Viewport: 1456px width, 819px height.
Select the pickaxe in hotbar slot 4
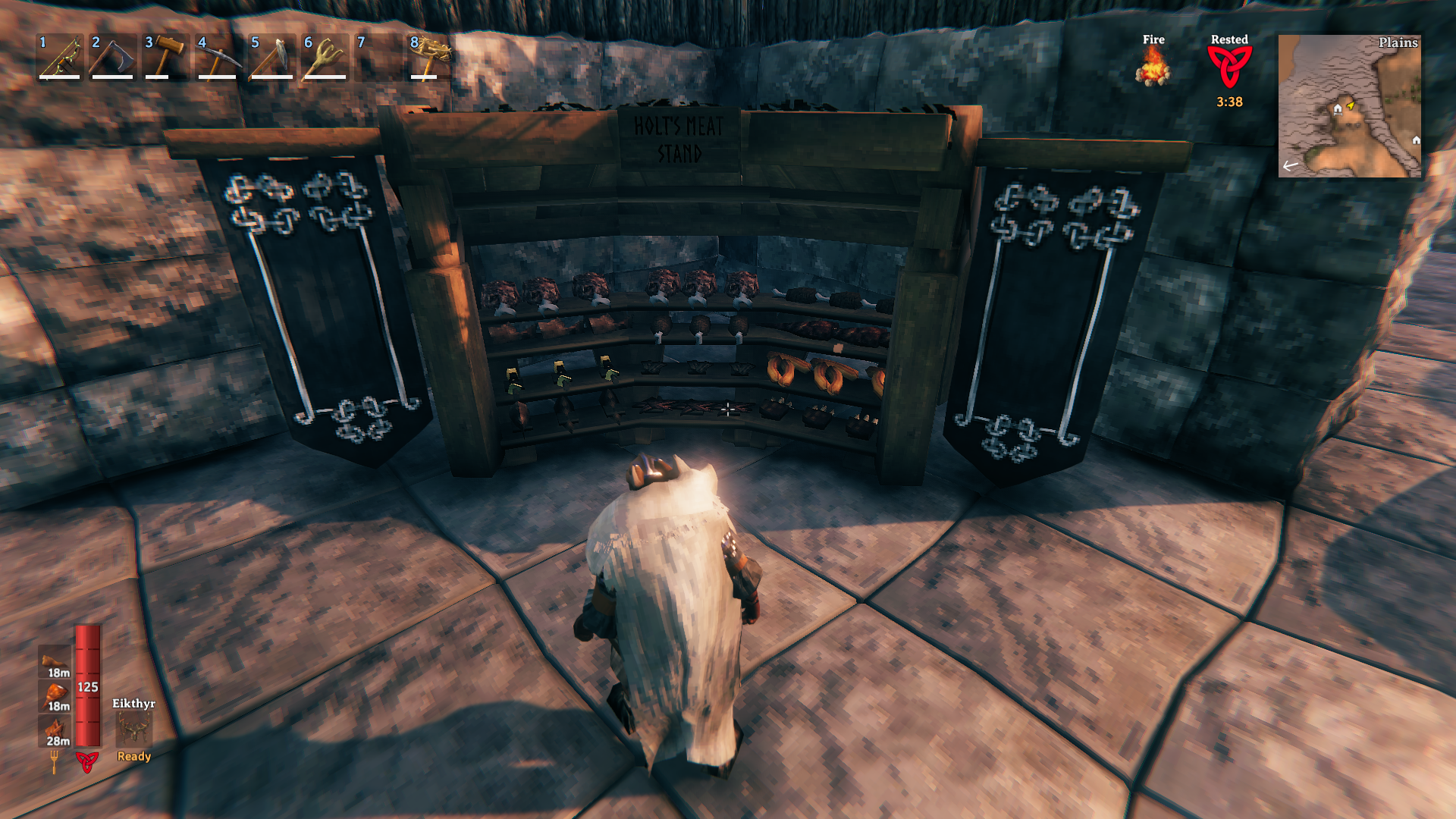click(x=219, y=56)
